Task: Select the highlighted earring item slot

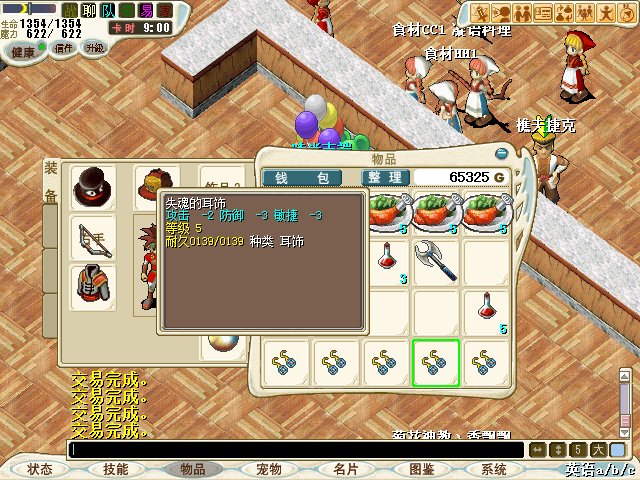Action: (x=435, y=363)
